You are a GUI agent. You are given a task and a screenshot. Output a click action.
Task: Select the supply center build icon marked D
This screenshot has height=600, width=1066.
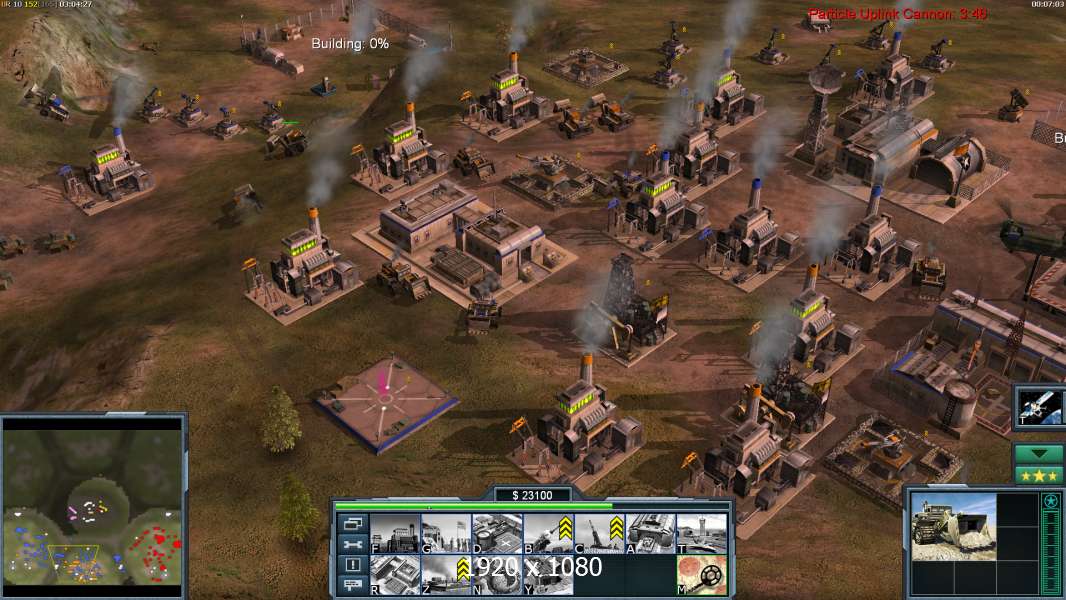tap(497, 533)
